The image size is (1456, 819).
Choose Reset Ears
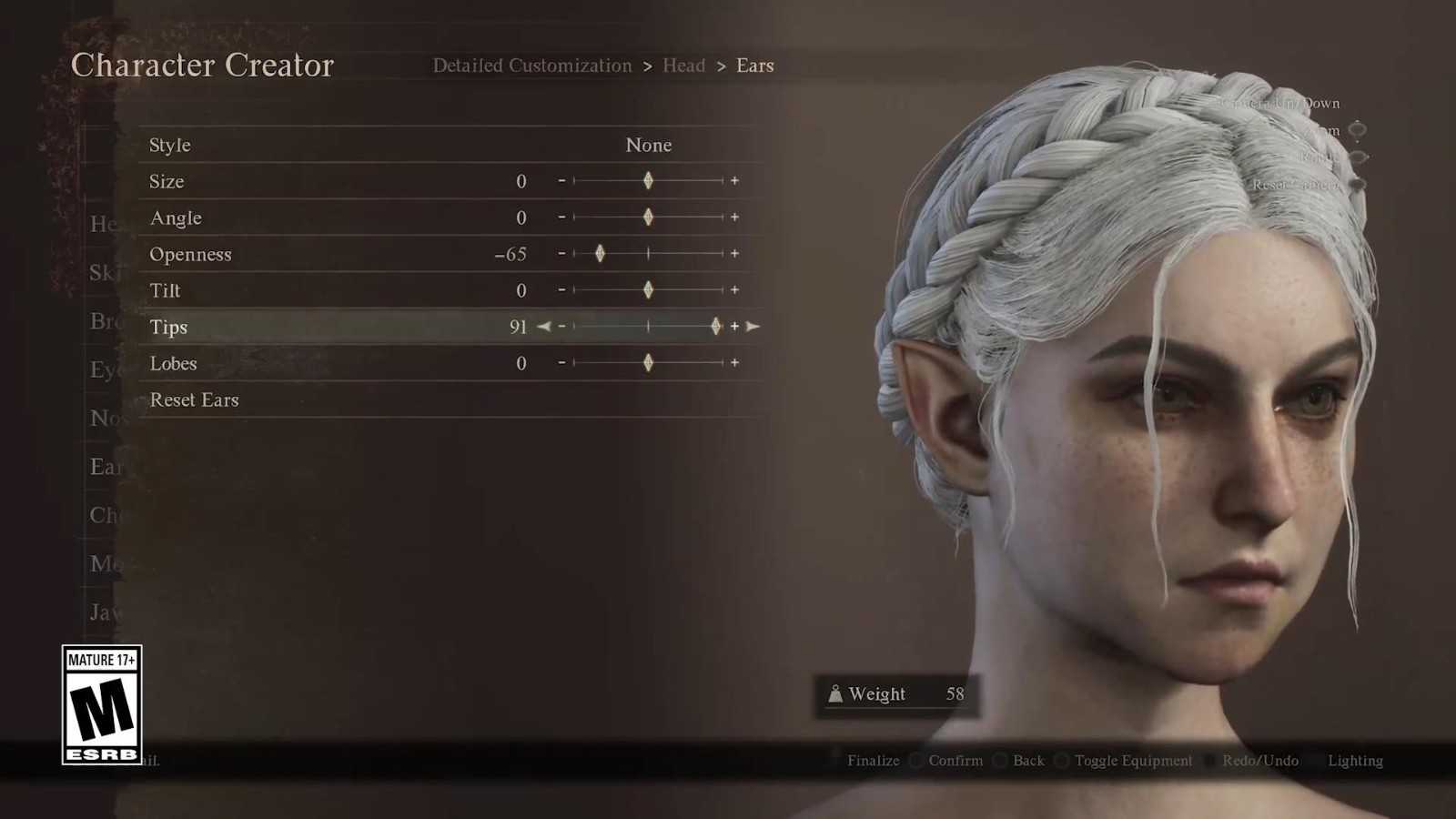[194, 399]
